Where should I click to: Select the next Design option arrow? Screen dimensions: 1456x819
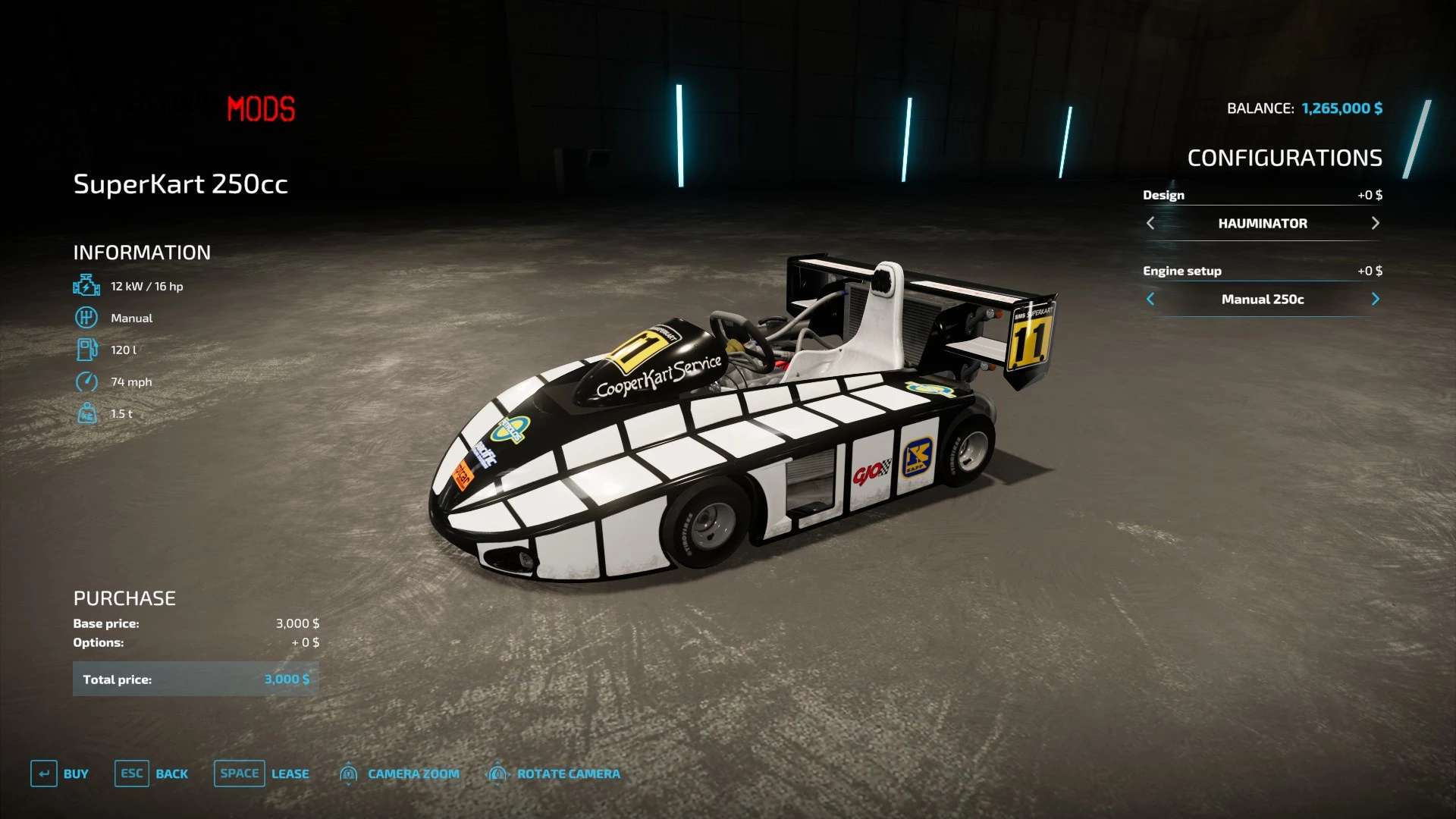click(x=1375, y=223)
